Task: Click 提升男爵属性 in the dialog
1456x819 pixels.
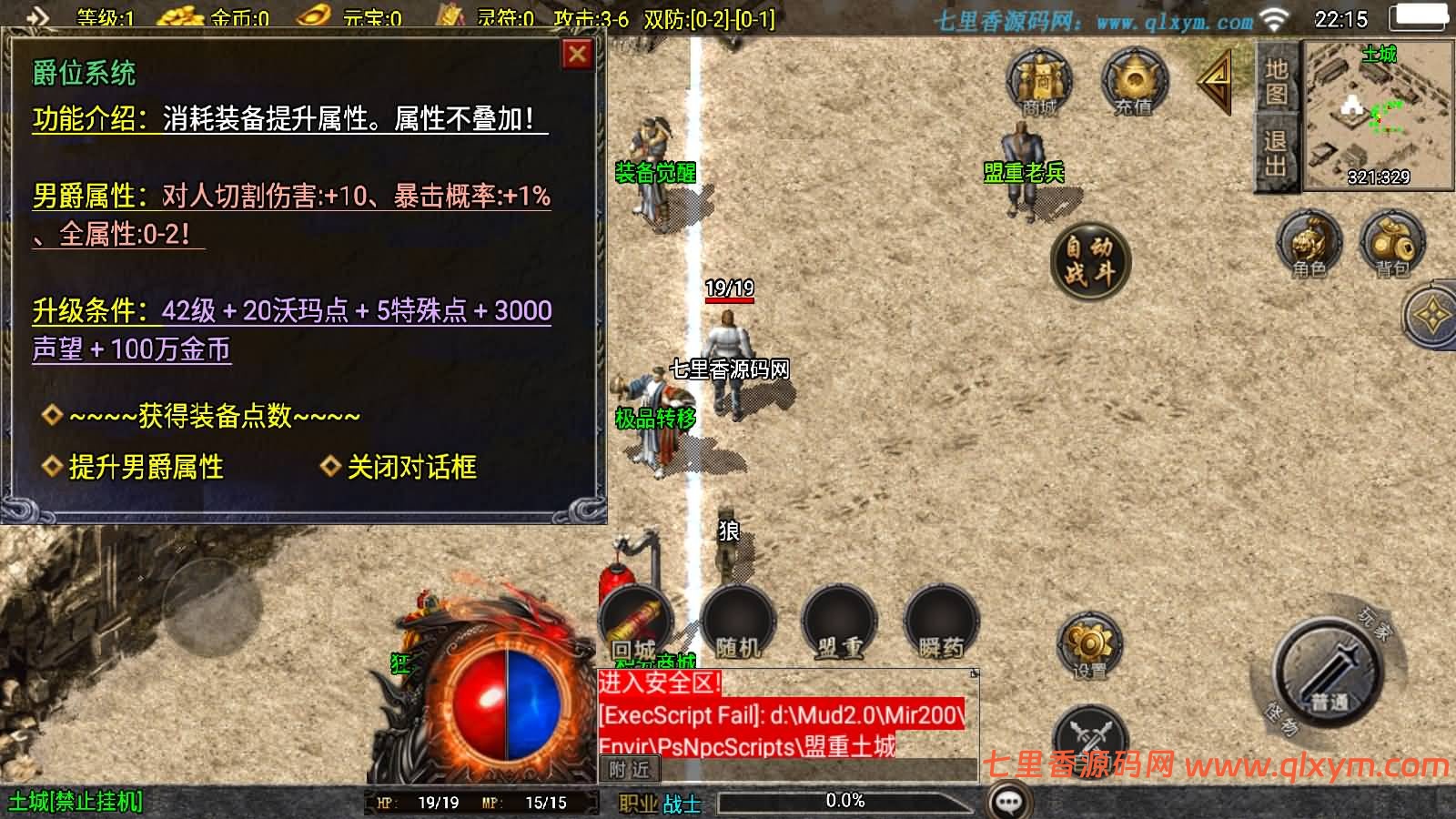Action: click(x=144, y=466)
